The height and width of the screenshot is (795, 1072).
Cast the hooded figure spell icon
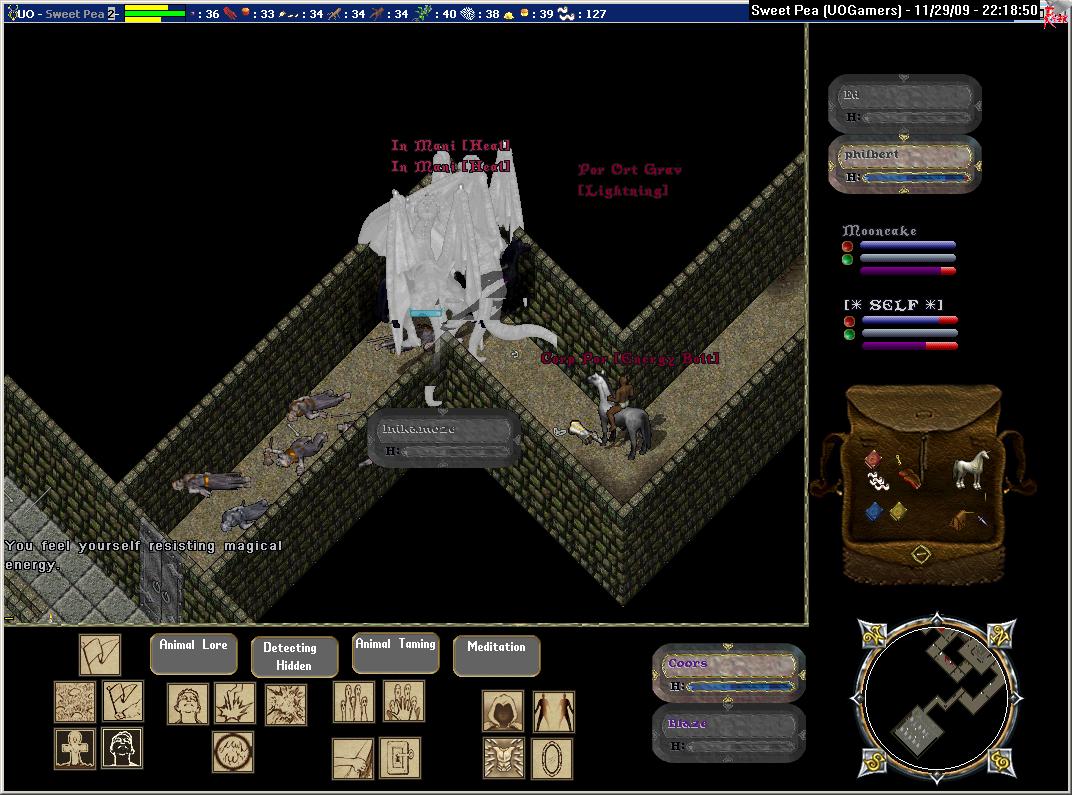pyautogui.click(x=503, y=711)
